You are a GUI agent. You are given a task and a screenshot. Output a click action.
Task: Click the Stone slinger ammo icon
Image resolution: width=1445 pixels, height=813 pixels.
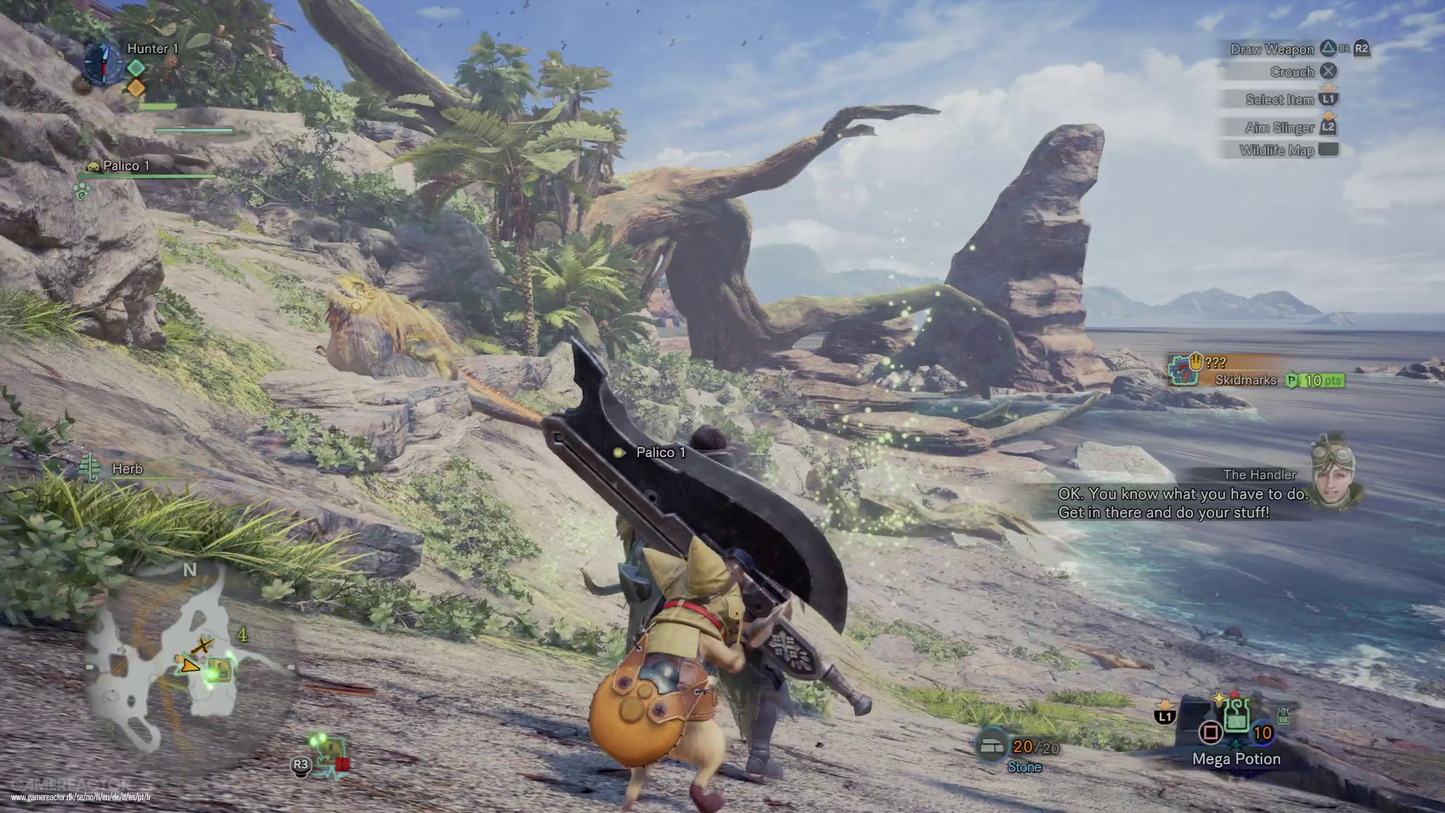(994, 747)
